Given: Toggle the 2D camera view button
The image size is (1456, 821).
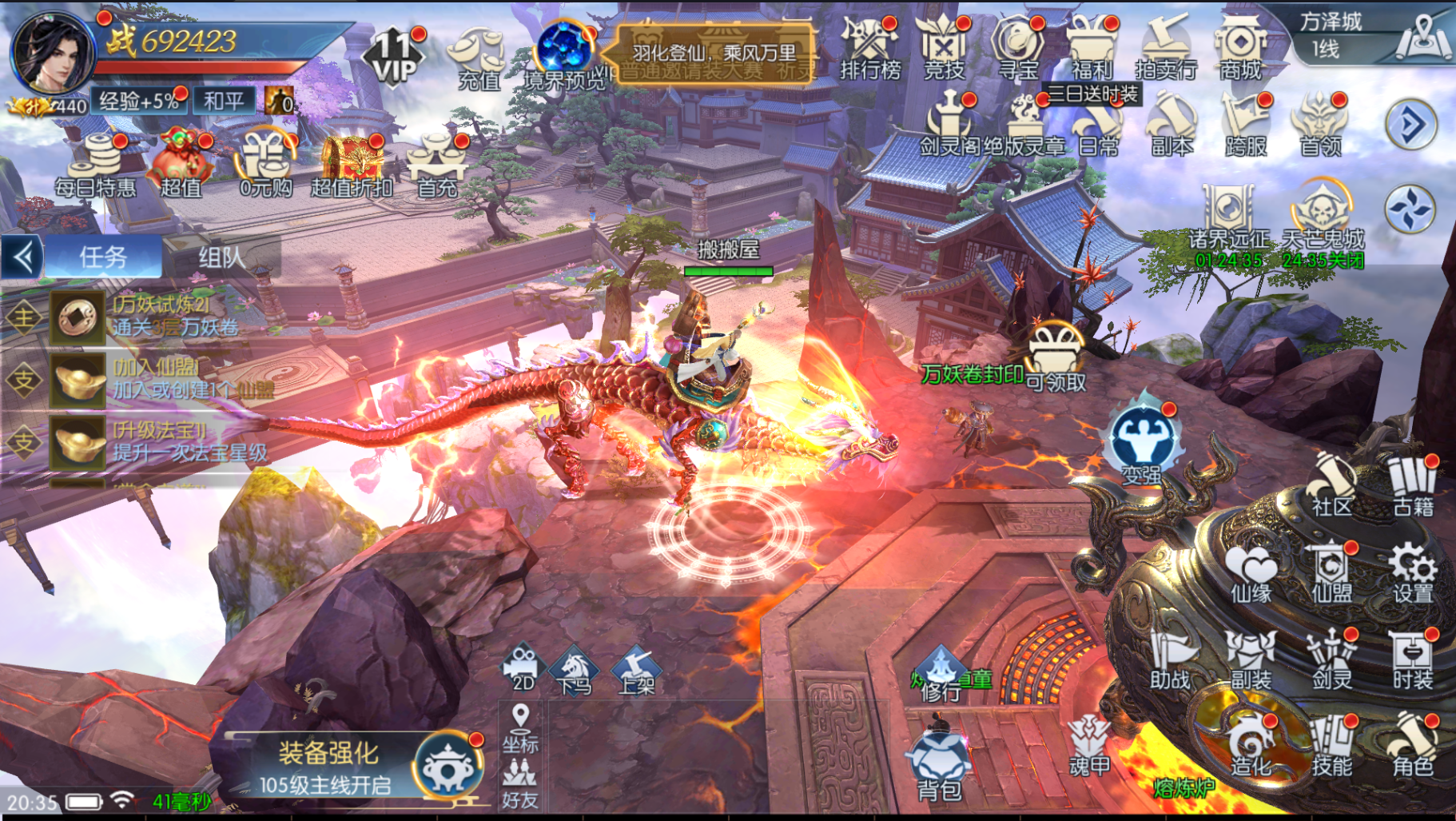Looking at the screenshot, I should pyautogui.click(x=523, y=667).
